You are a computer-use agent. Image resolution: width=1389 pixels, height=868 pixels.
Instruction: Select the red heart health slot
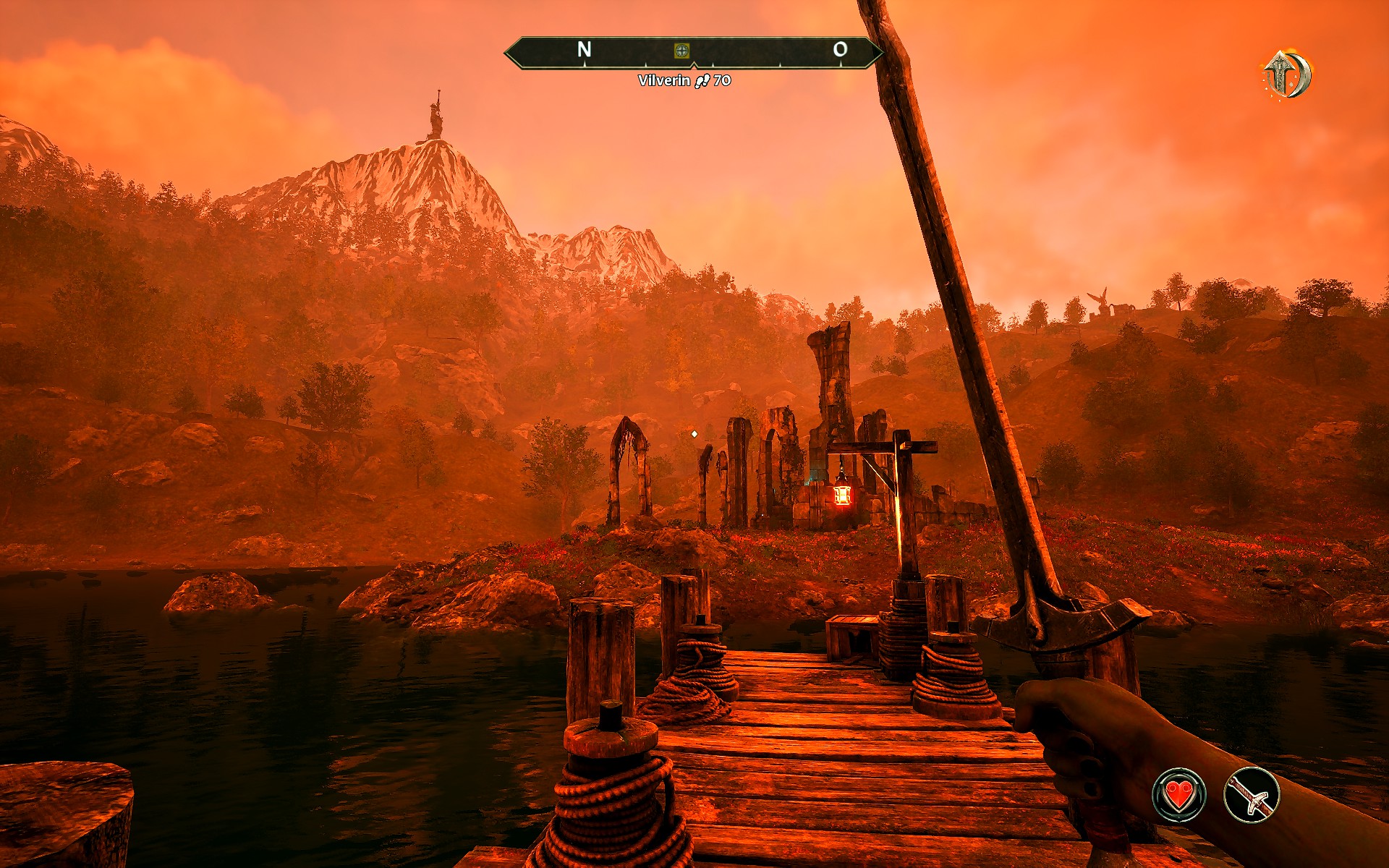(1178, 795)
